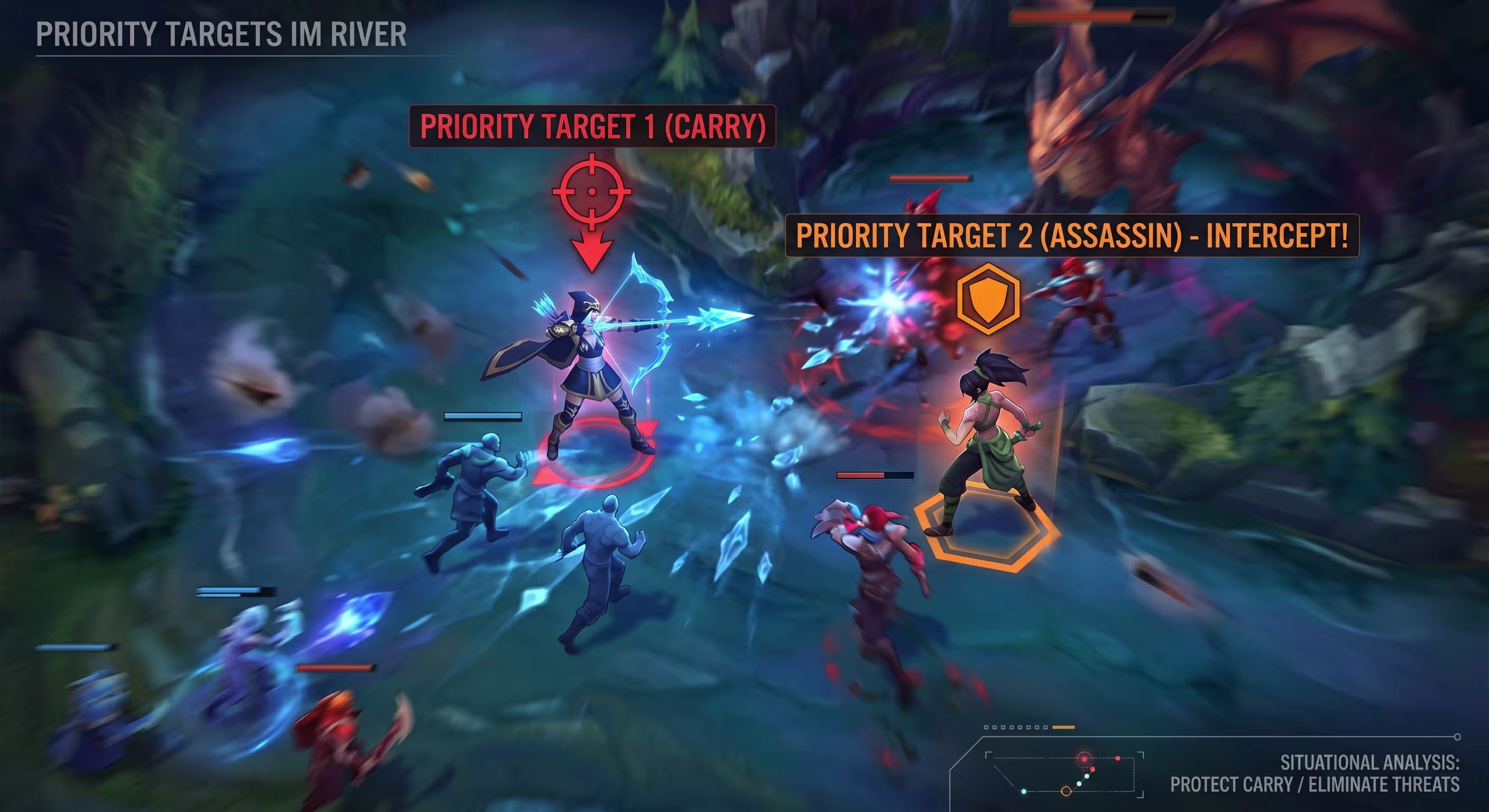
Task: Open the tactical minimap diagram
Action: [1063, 774]
